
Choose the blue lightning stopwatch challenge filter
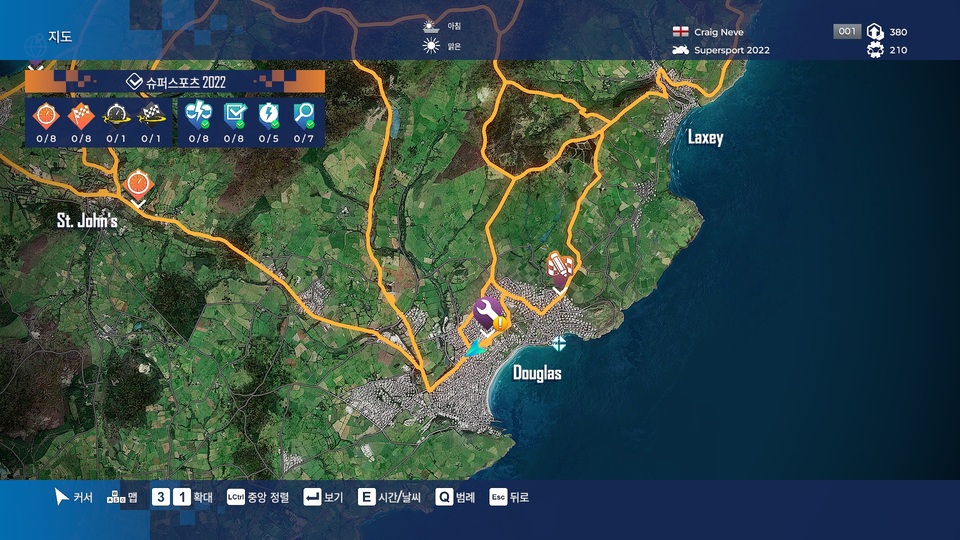[x=270, y=115]
